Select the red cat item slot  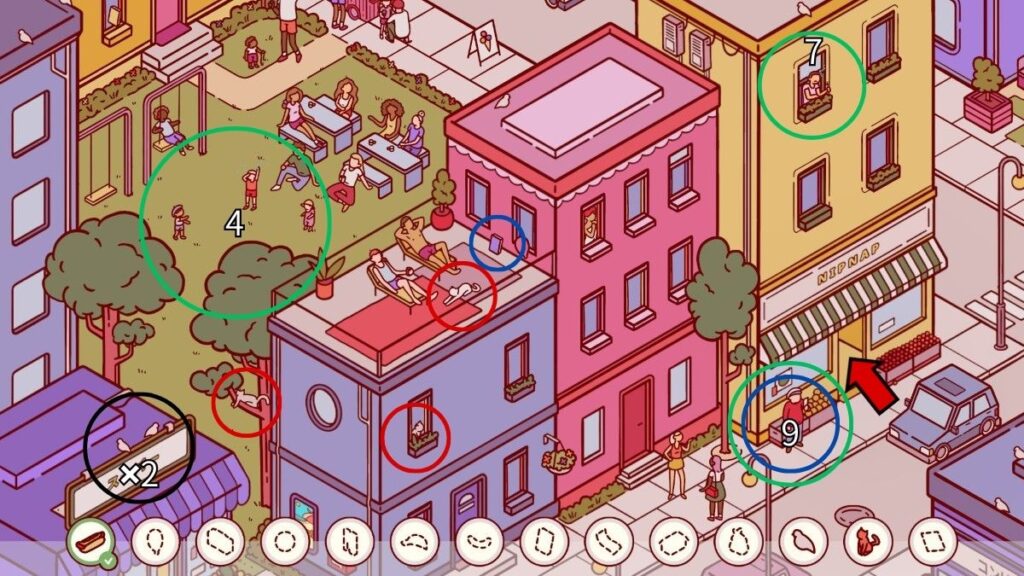pyautogui.click(x=867, y=542)
